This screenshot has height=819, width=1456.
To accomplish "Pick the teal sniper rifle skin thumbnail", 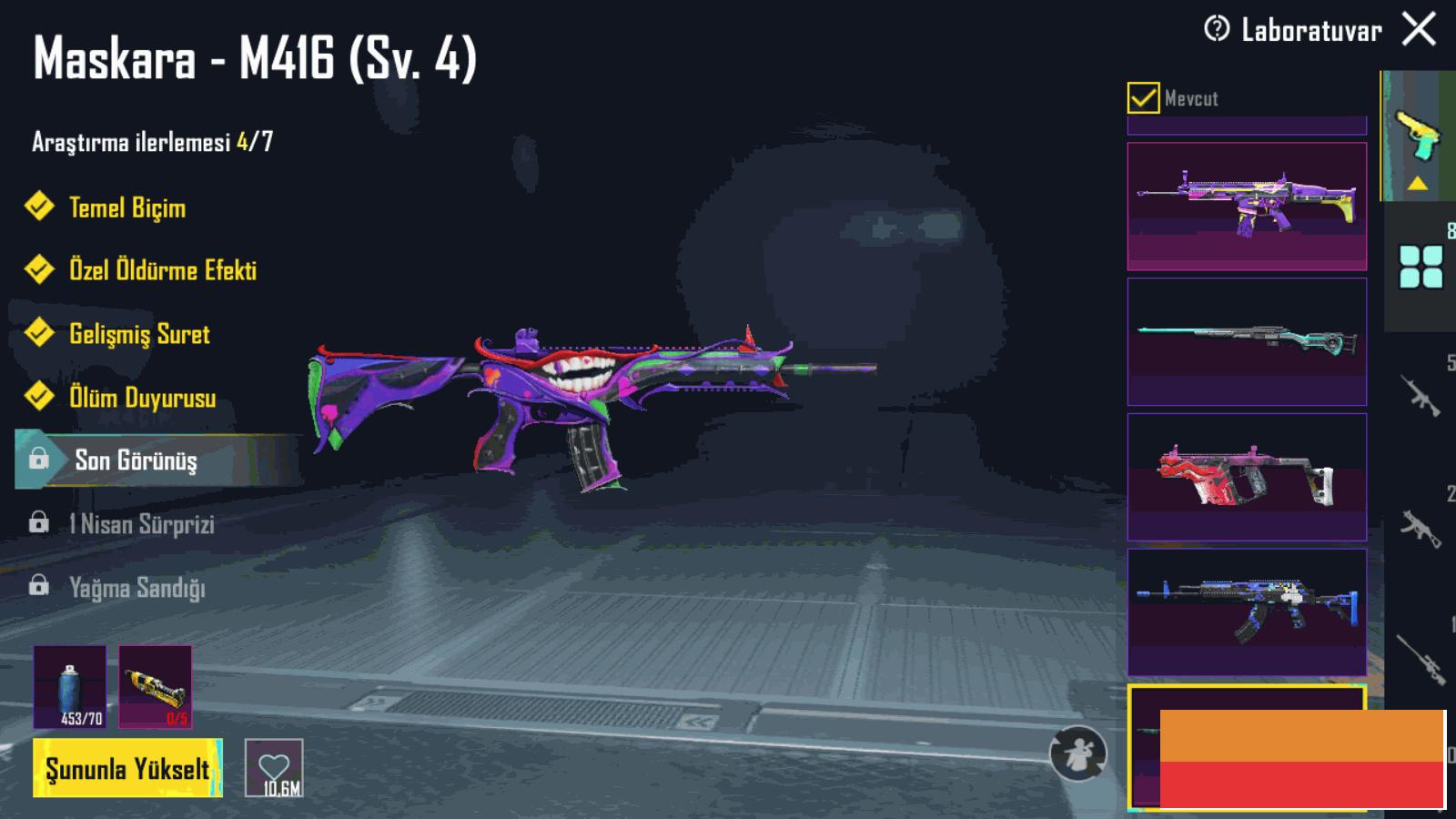I will pyautogui.click(x=1247, y=341).
